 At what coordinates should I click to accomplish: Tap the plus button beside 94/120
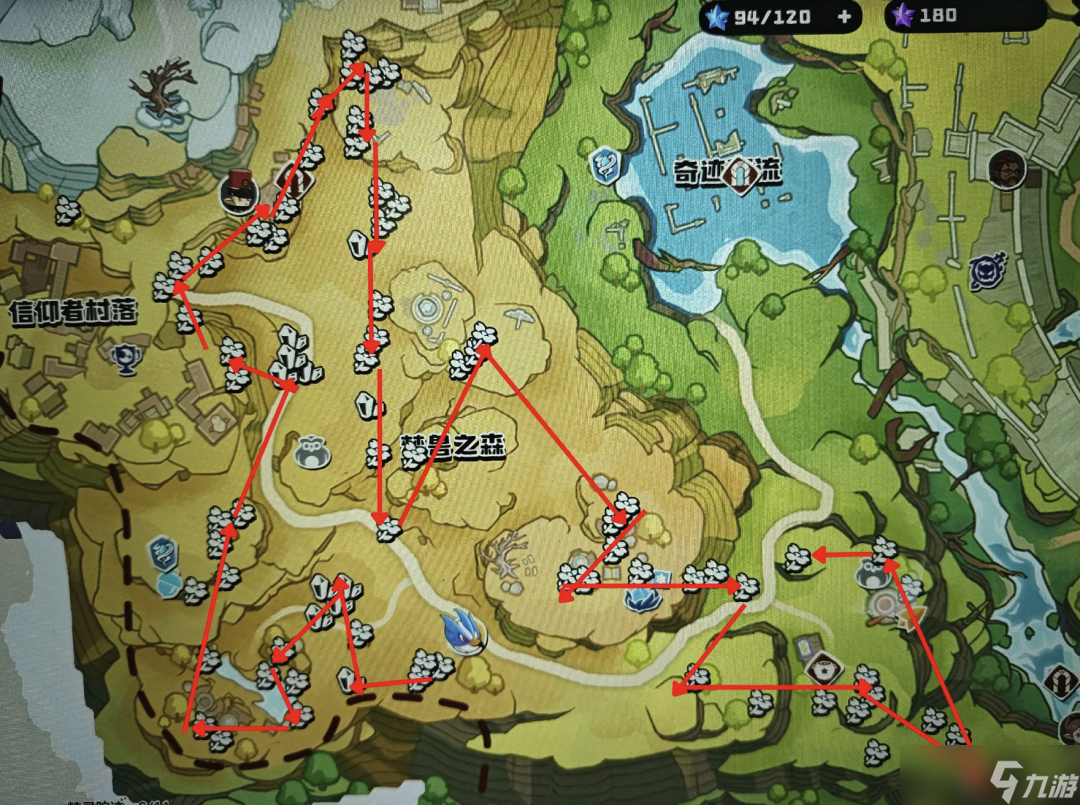click(845, 16)
